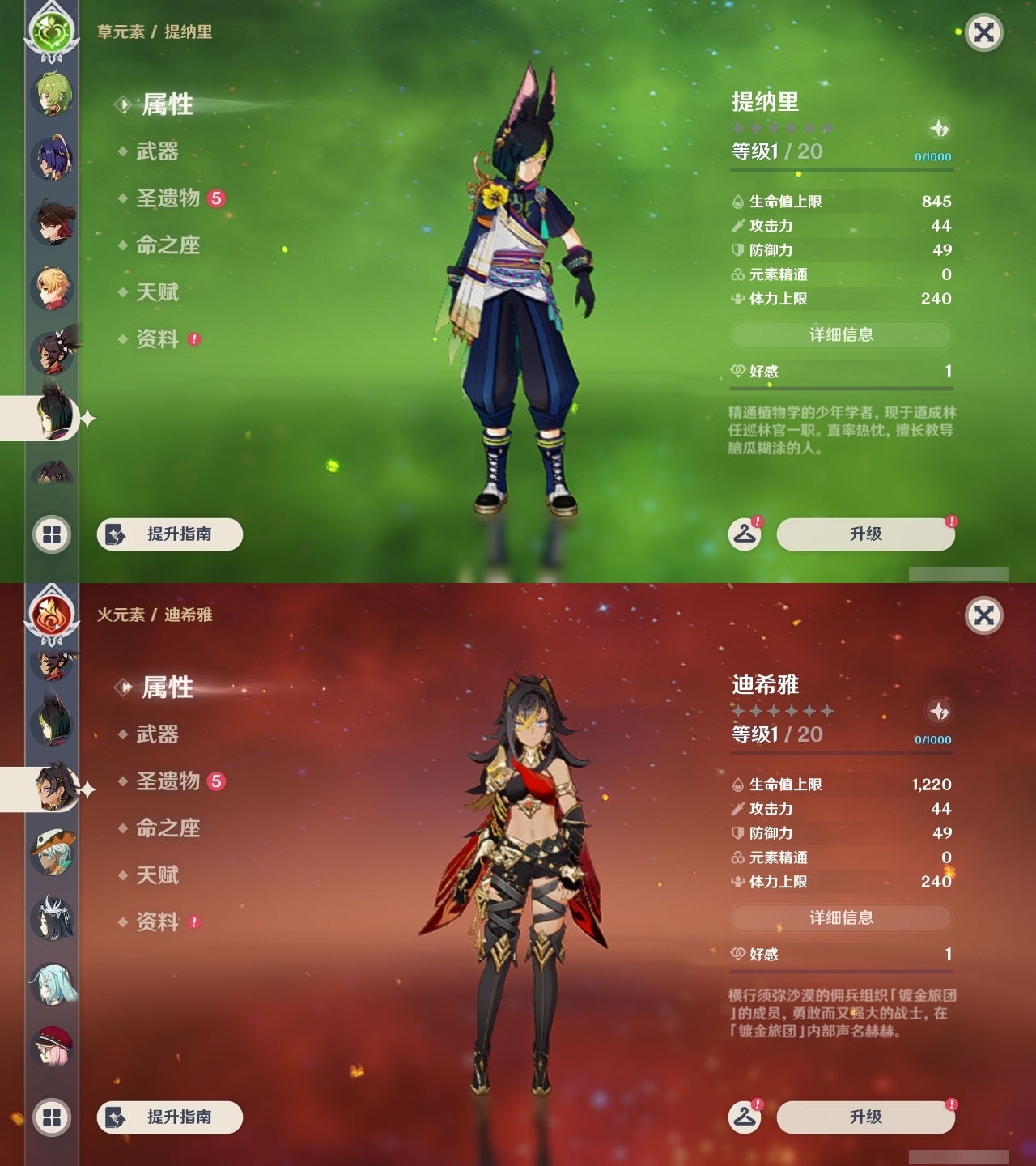Open 天赋 in the left menu
Viewport: 1036px width, 1166px height.
click(x=158, y=293)
